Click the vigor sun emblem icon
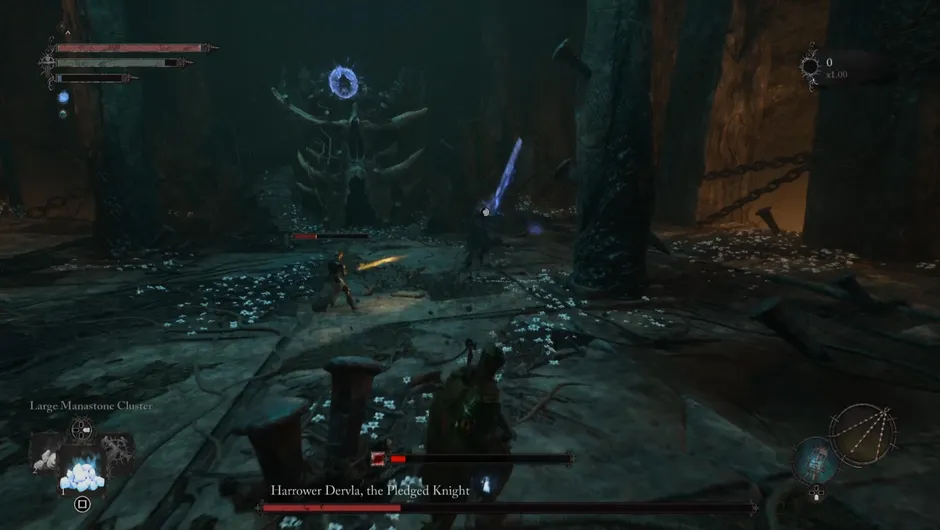940x530 pixels. (x=810, y=67)
